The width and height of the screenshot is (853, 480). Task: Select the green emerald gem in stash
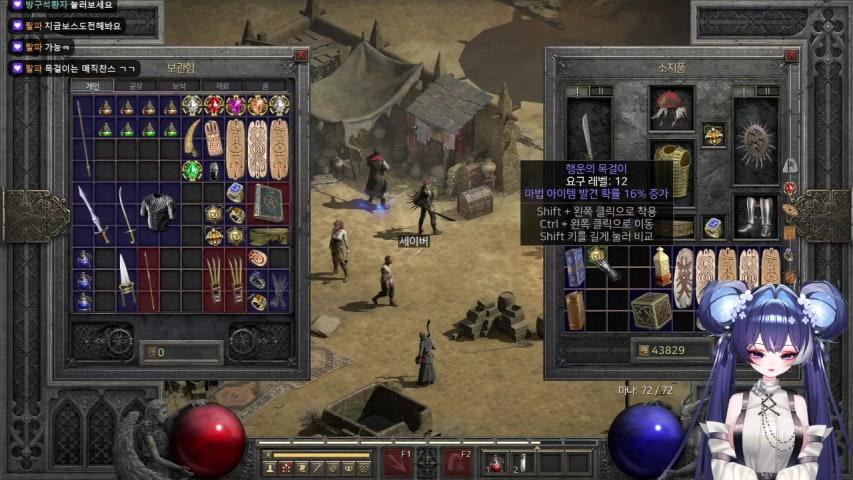[x=191, y=170]
